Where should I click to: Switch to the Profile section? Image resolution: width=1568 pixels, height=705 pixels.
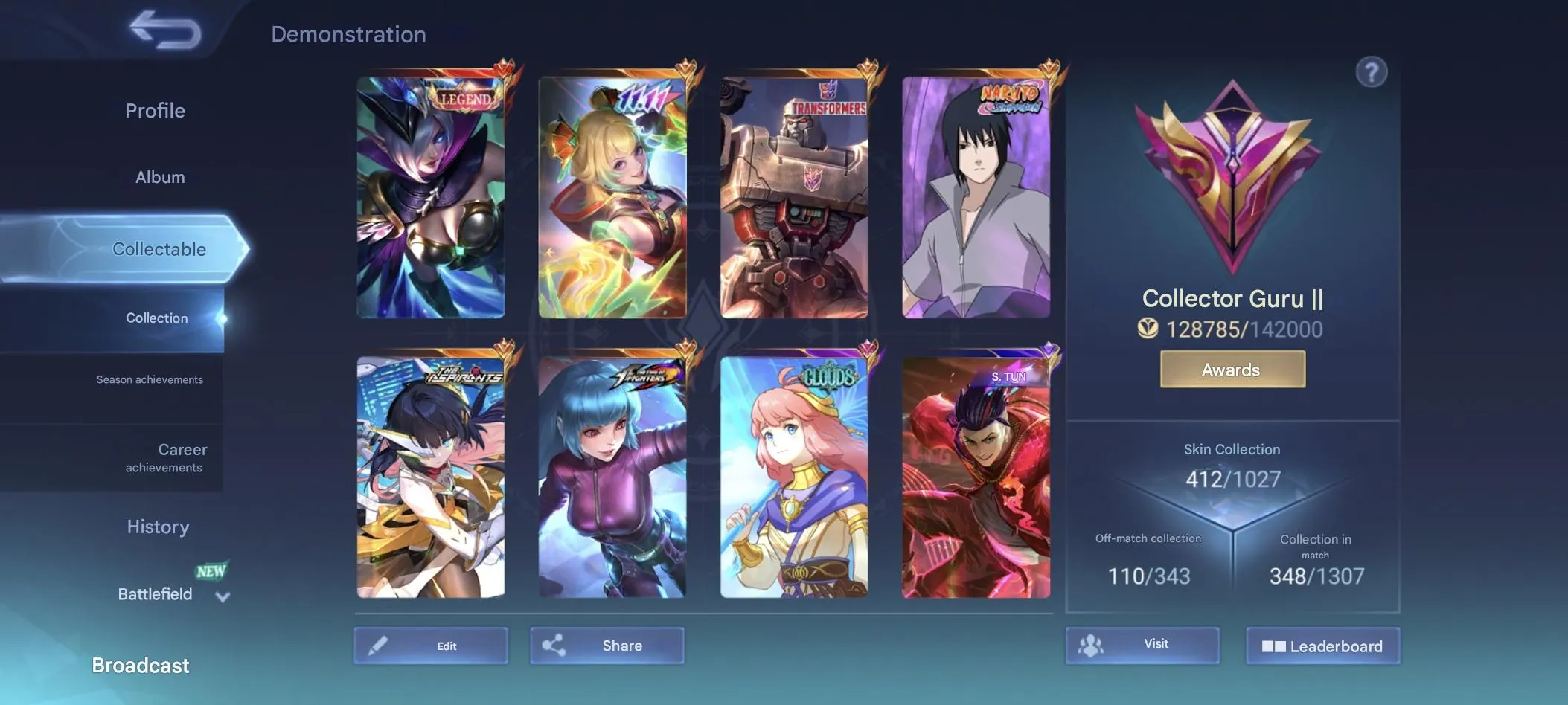point(155,110)
